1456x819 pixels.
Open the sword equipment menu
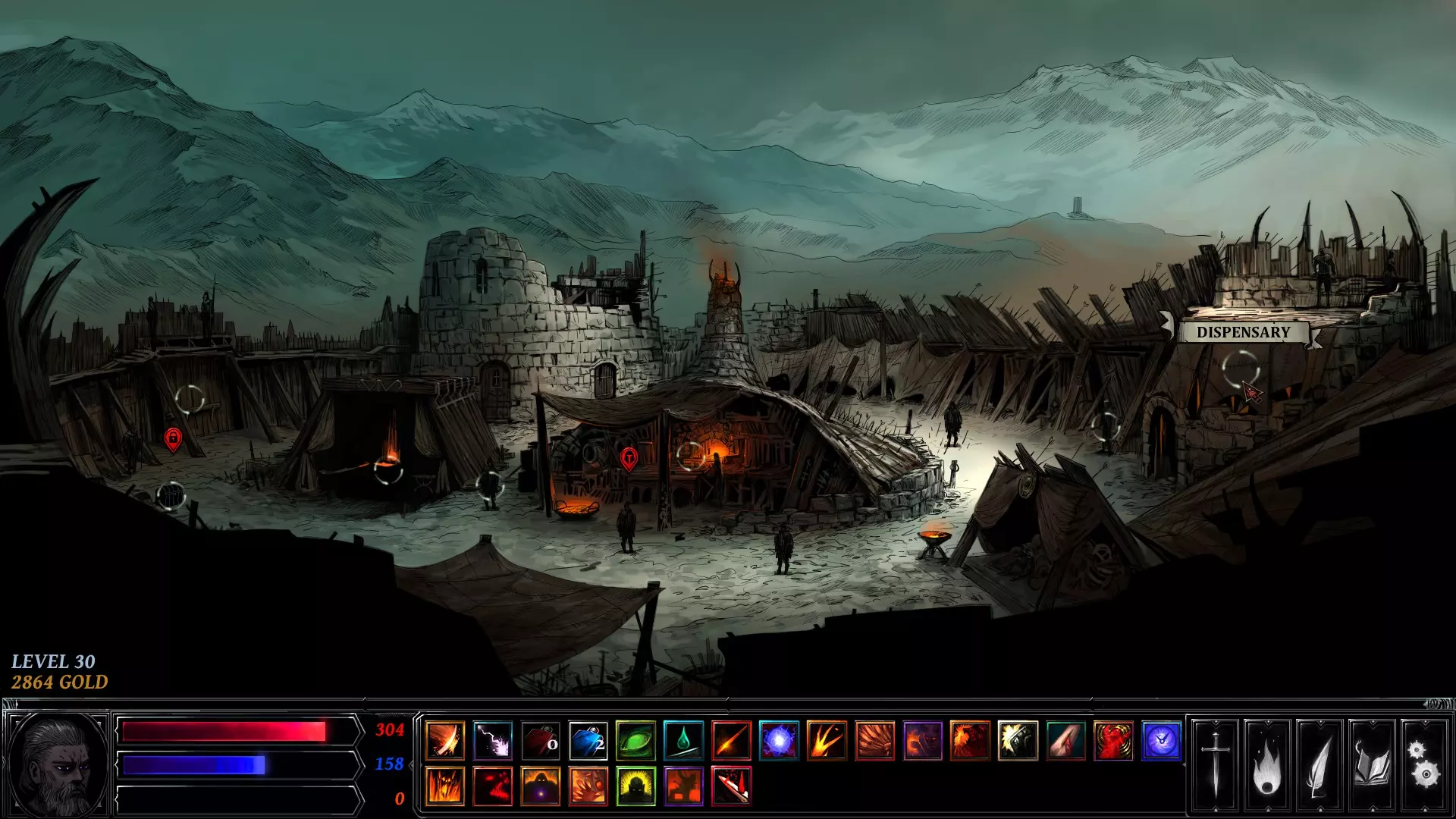point(1215,766)
